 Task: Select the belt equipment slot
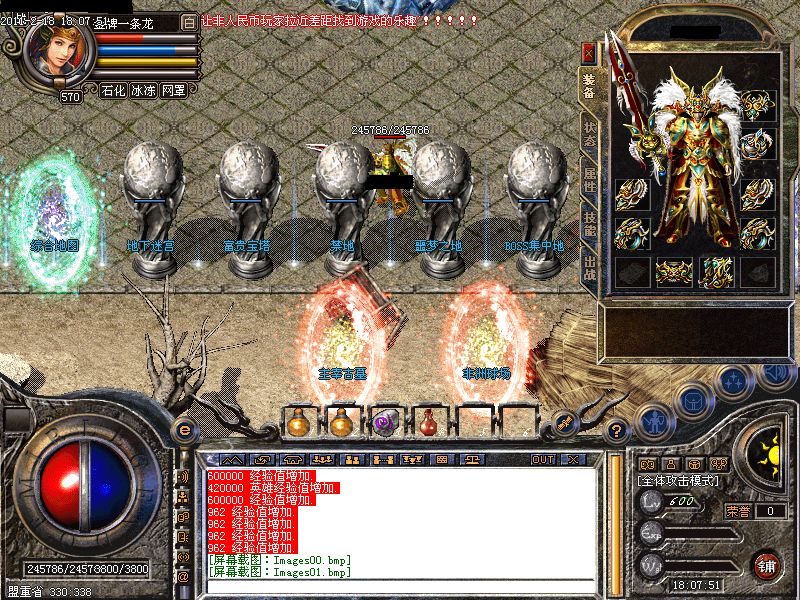click(x=674, y=270)
